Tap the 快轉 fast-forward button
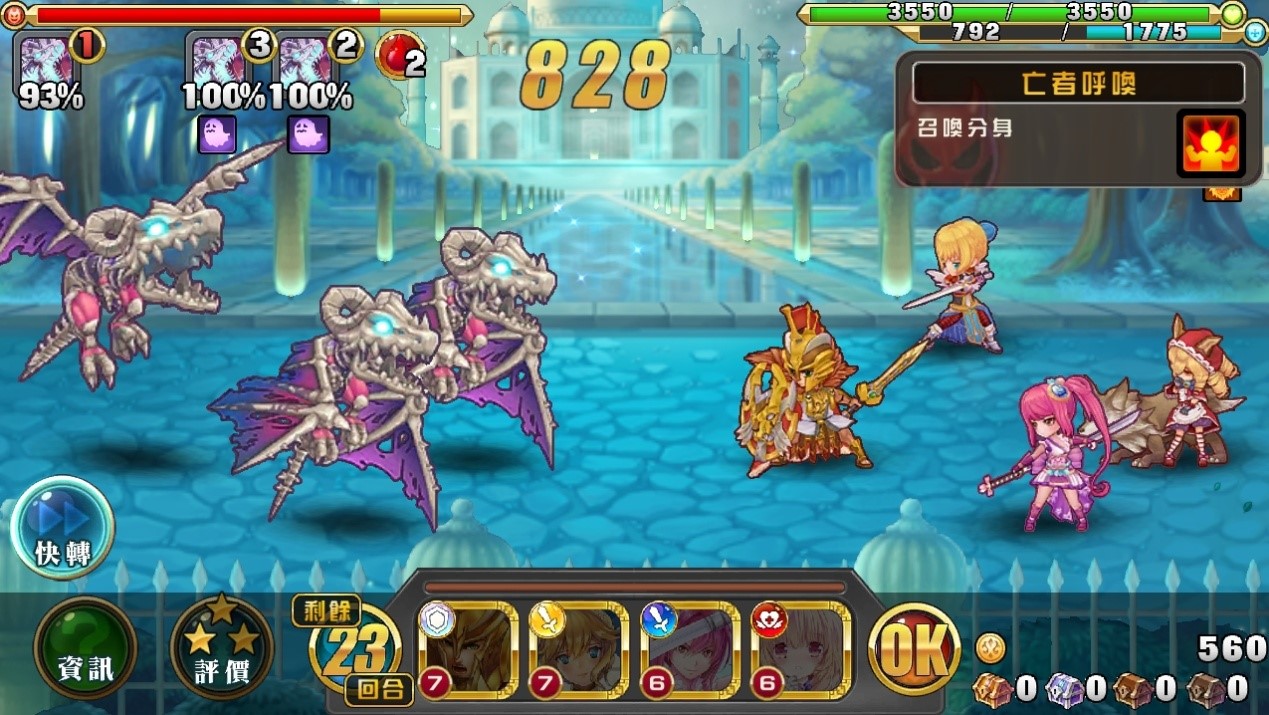Screen dimensions: 1269x715 (62, 528)
